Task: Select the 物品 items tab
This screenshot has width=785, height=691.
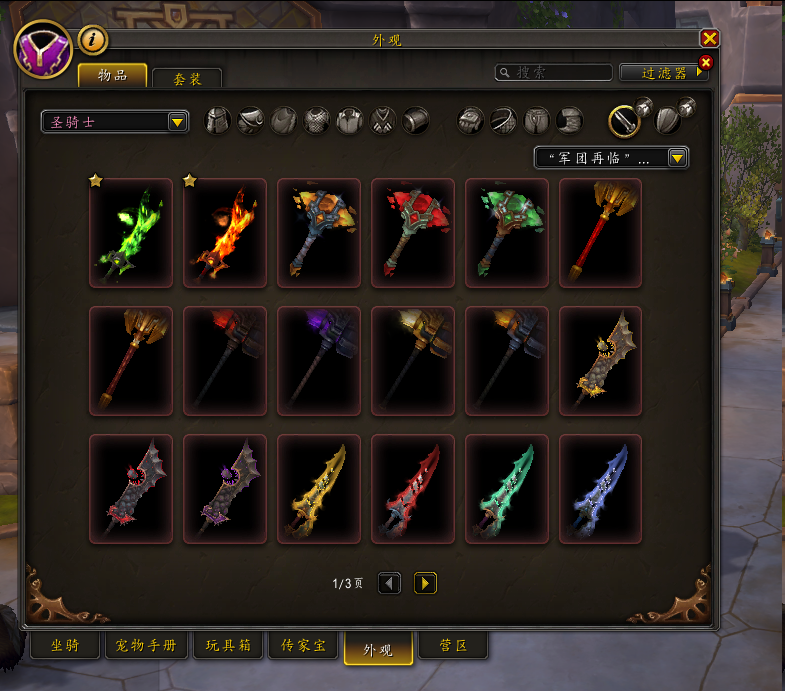Action: coord(112,75)
